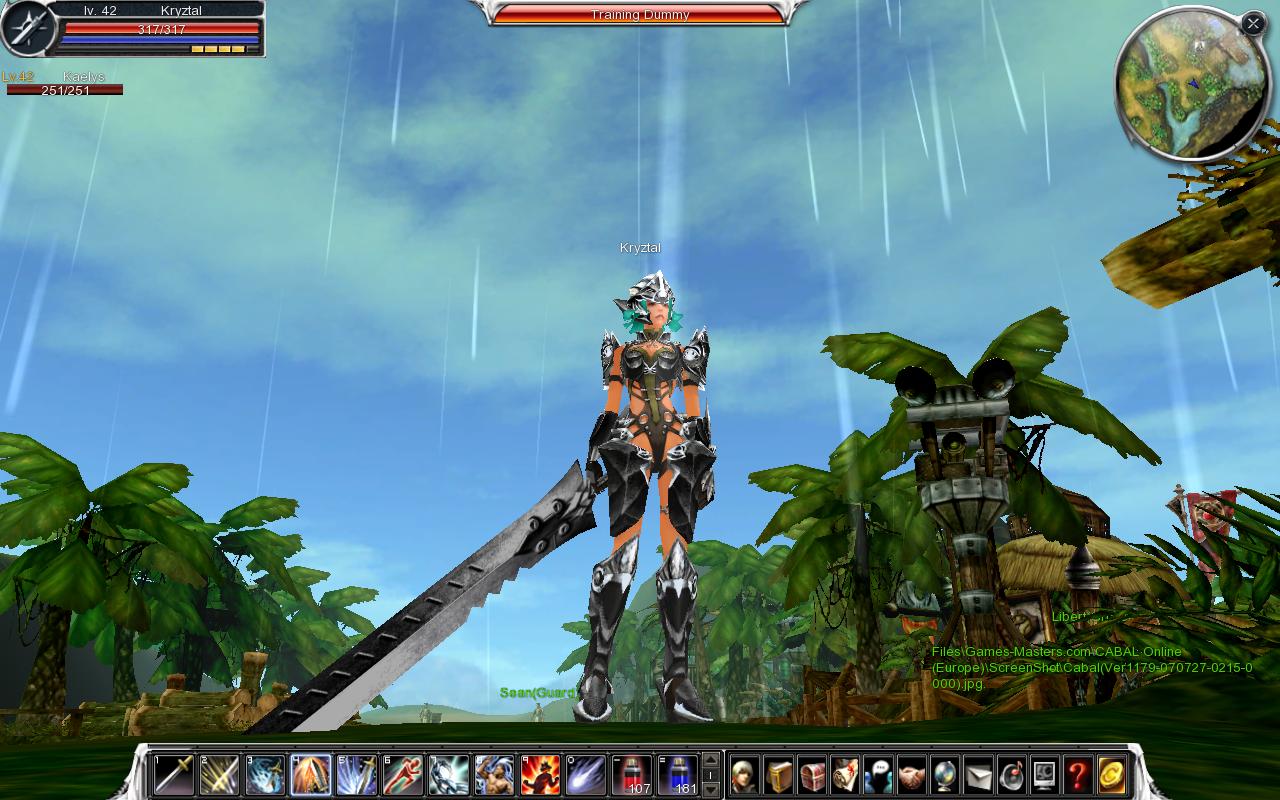
Task: Activate the plain sword attack in slot 1
Action: point(173,775)
